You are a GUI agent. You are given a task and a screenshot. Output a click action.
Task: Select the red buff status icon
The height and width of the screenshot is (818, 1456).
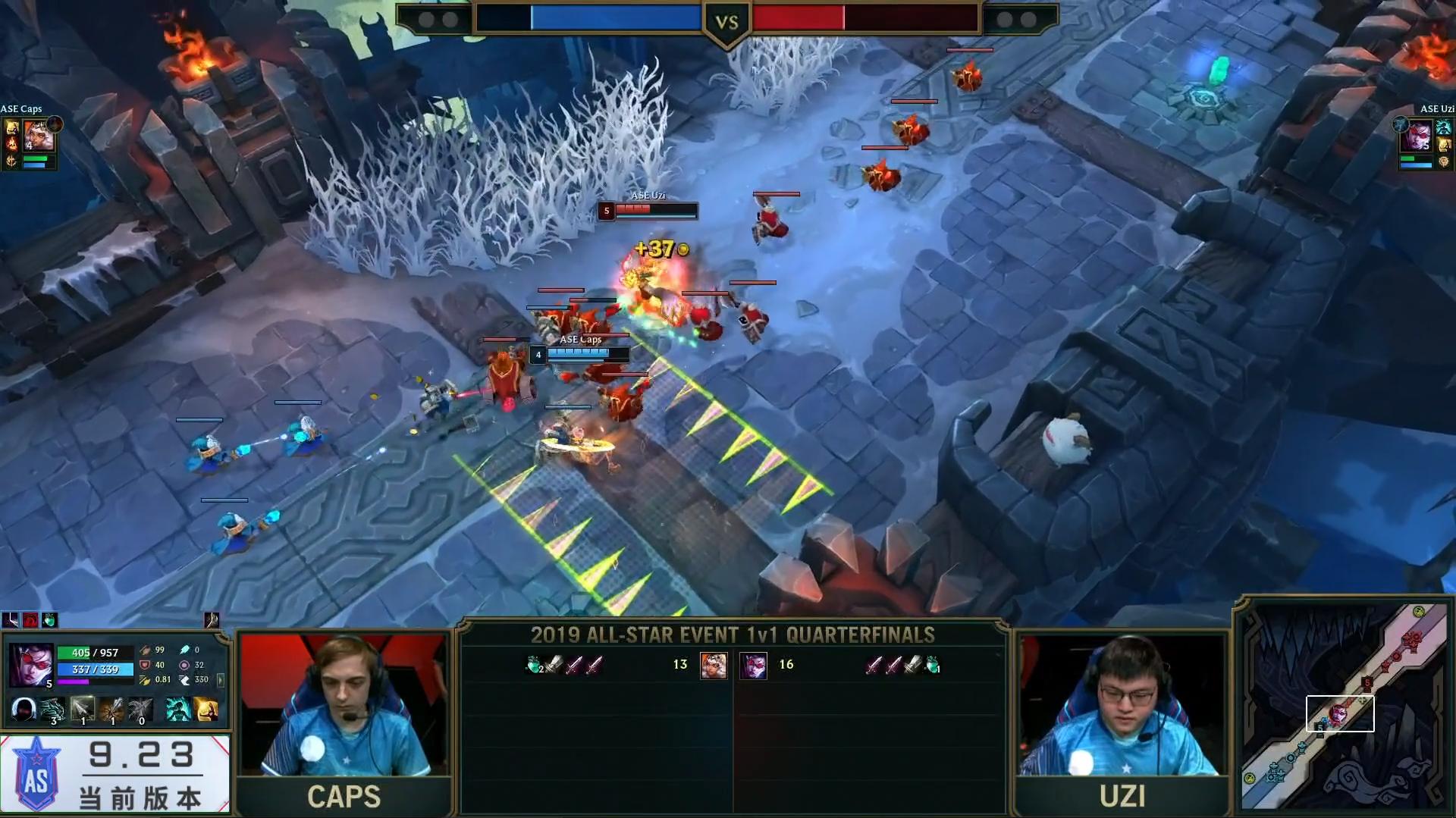(30, 620)
